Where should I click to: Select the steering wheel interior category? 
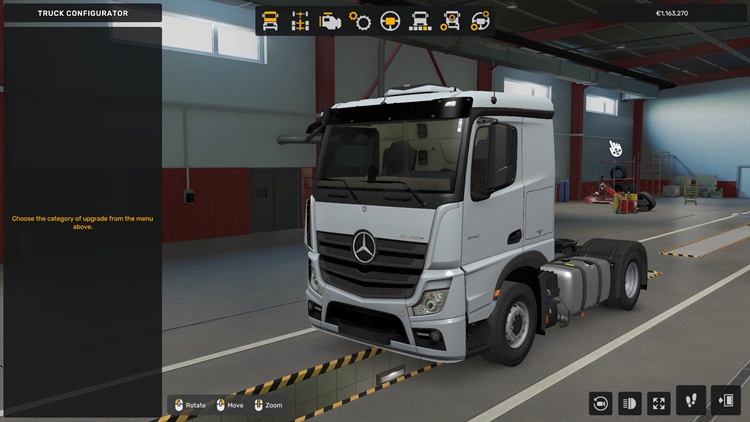(x=391, y=21)
